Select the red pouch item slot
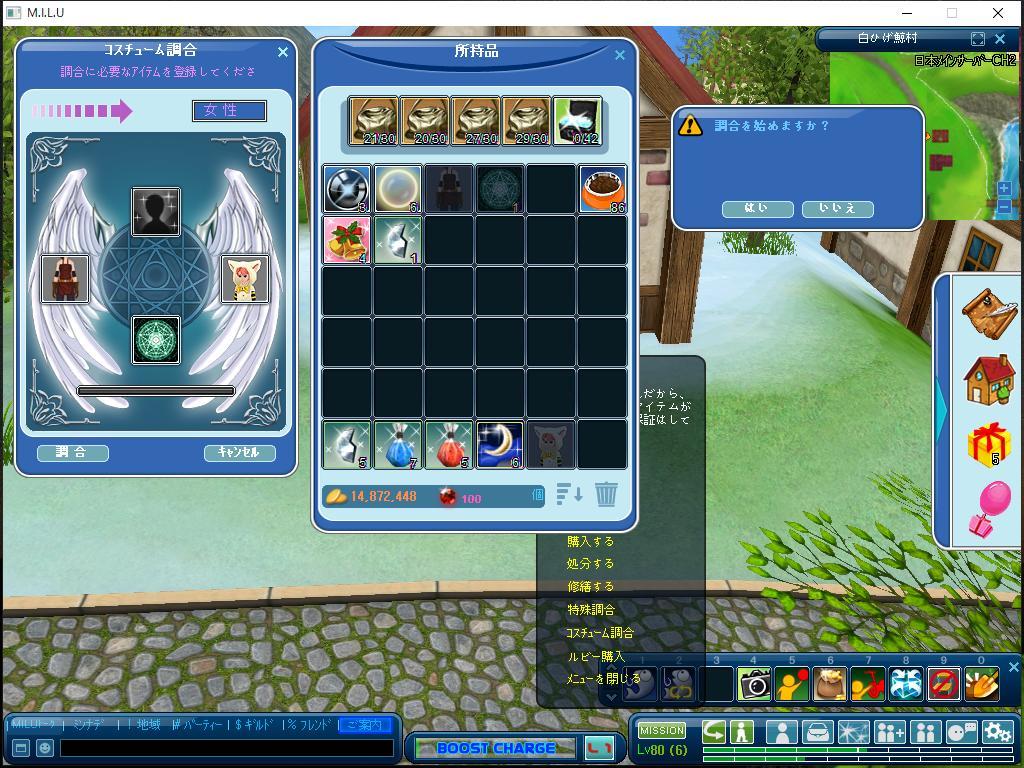Image resolution: width=1024 pixels, height=768 pixels. 448,444
